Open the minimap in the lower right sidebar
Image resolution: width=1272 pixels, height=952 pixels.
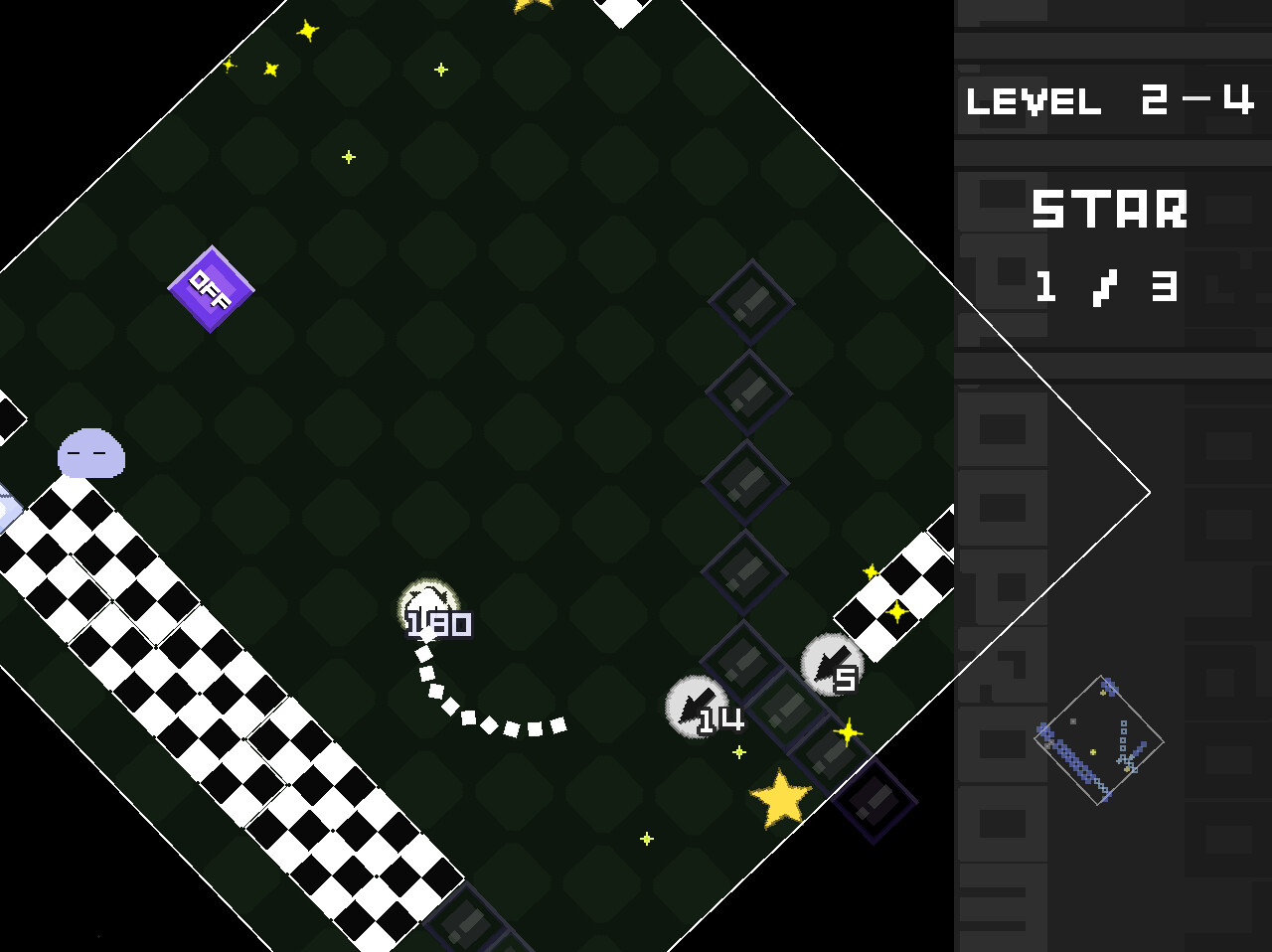1101,740
